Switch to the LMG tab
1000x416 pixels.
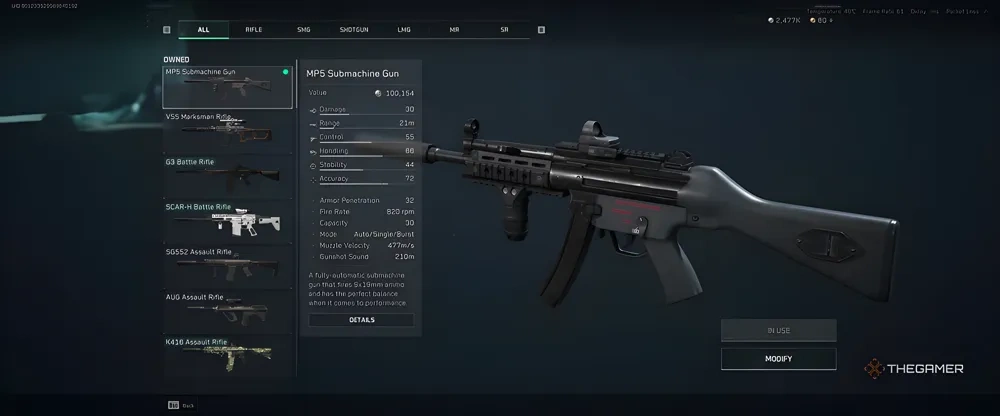click(404, 30)
